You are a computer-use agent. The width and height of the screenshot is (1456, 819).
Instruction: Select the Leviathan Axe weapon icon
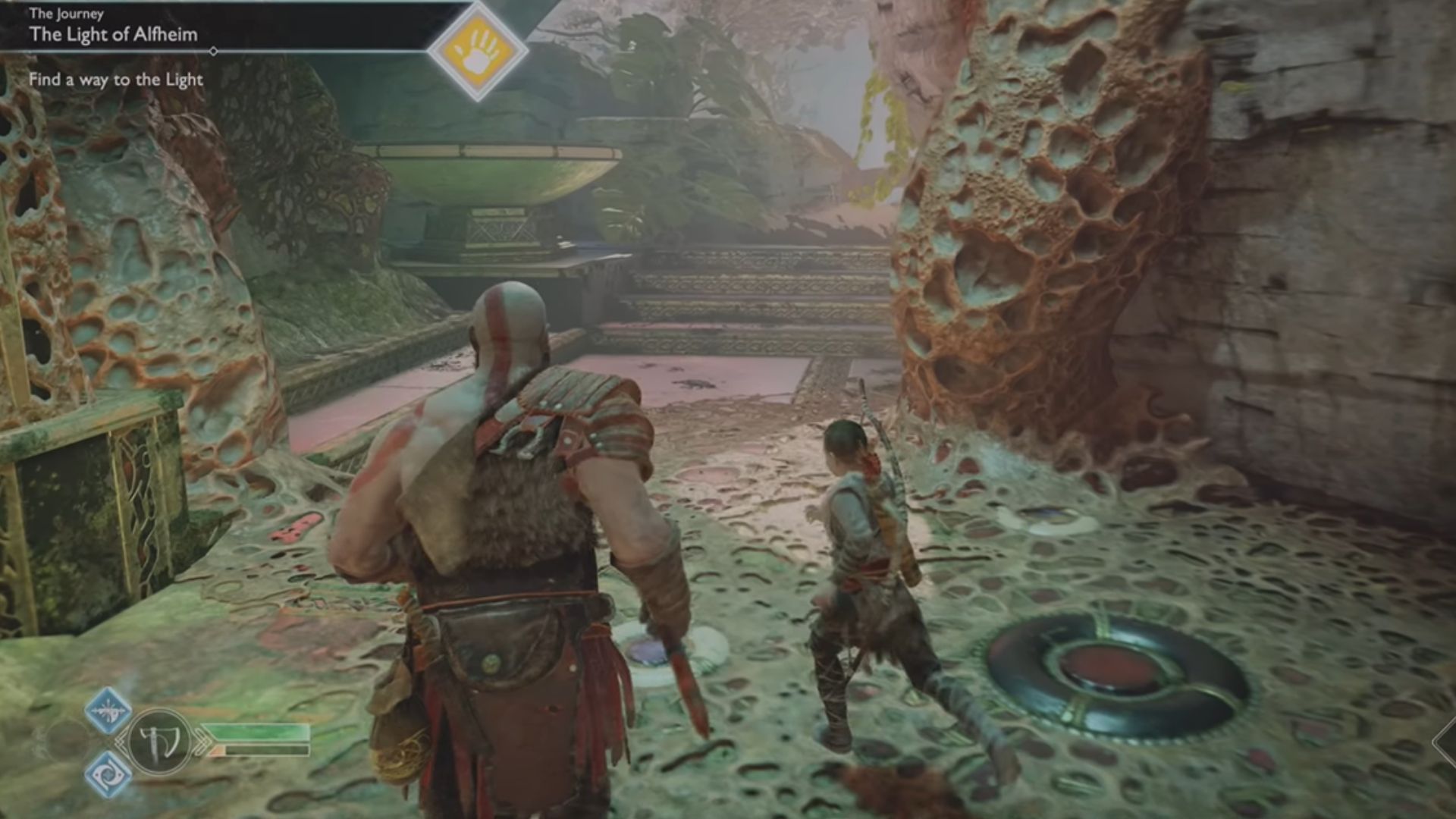pyautogui.click(x=159, y=742)
